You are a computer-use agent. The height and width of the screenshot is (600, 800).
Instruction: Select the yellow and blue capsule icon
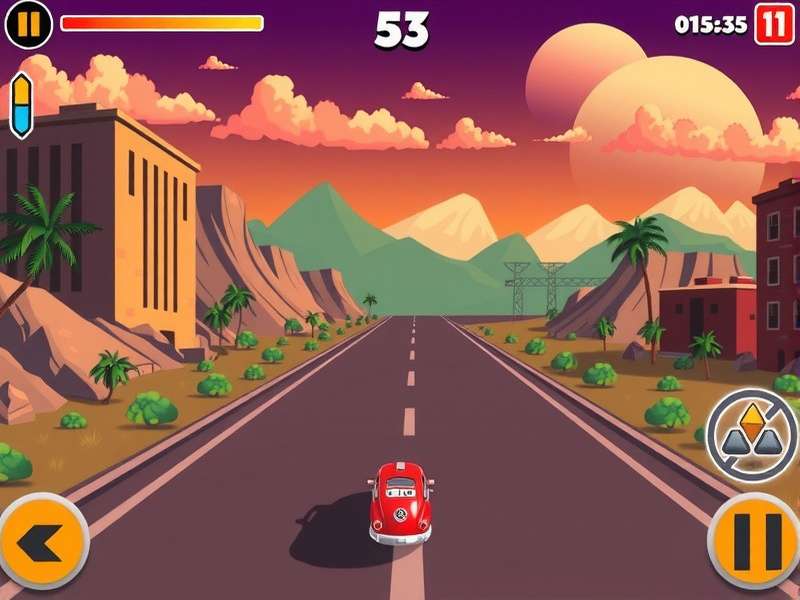(x=21, y=104)
